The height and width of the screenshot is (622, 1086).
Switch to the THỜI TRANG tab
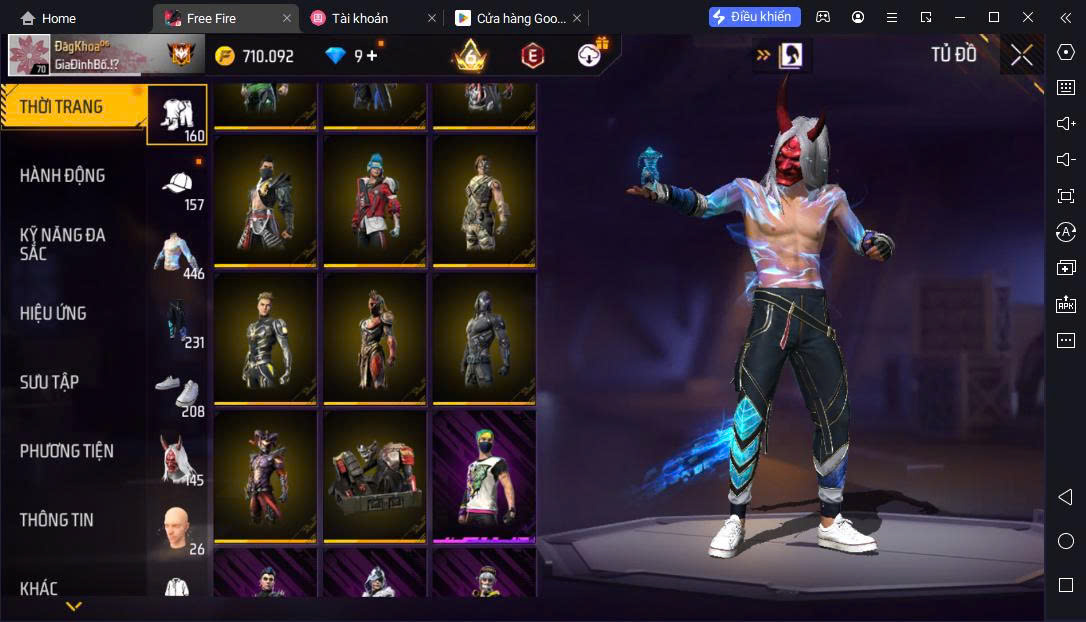tap(62, 107)
